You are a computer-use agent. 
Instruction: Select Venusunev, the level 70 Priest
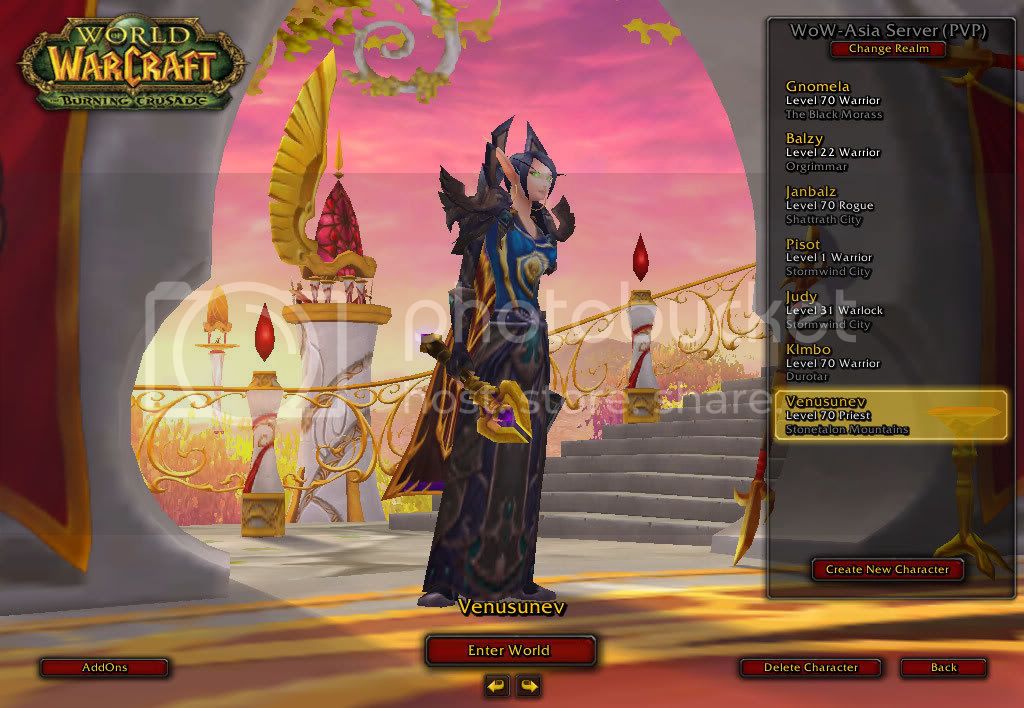click(888, 415)
